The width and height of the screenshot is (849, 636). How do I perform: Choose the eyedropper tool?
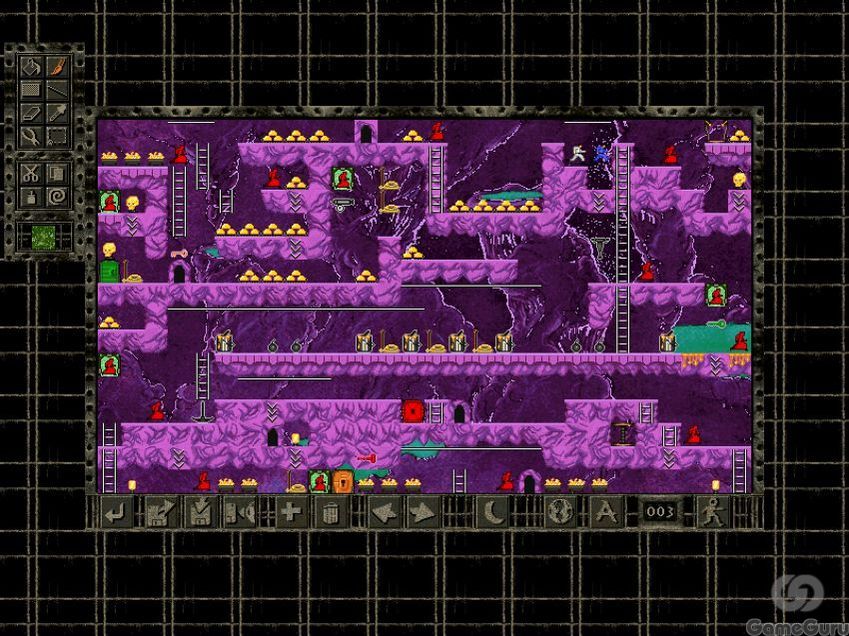click(57, 113)
